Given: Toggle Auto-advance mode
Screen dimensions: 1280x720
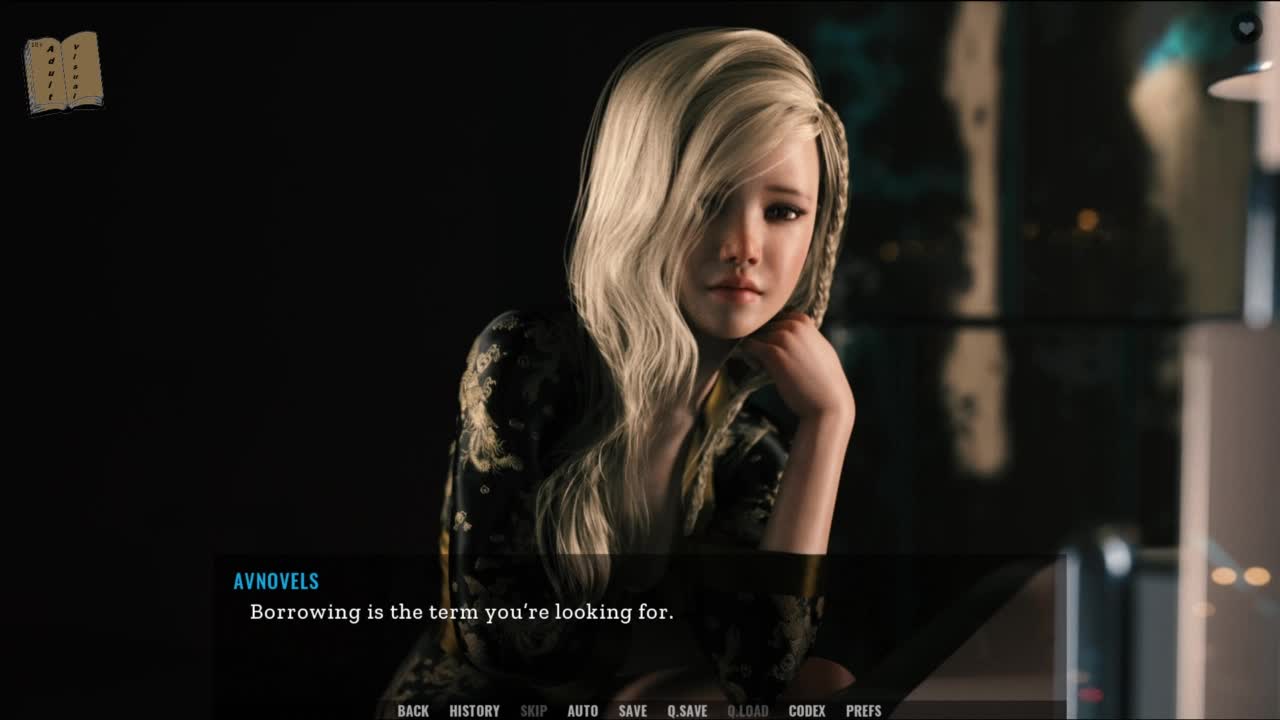Looking at the screenshot, I should pos(582,711).
